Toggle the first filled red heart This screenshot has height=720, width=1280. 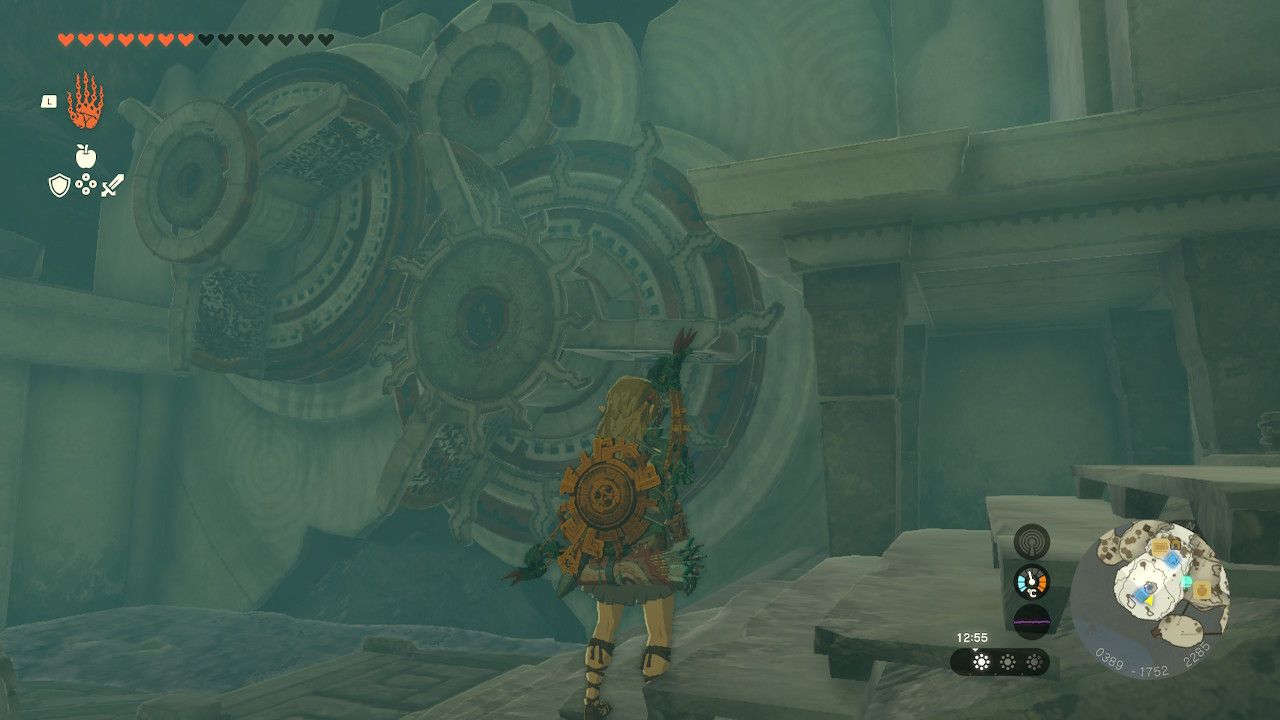point(65,39)
